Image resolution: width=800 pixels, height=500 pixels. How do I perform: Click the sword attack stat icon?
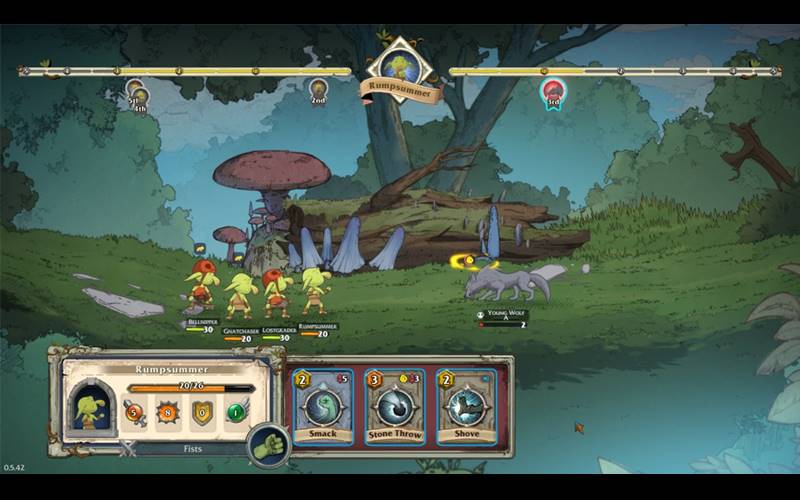click(134, 411)
